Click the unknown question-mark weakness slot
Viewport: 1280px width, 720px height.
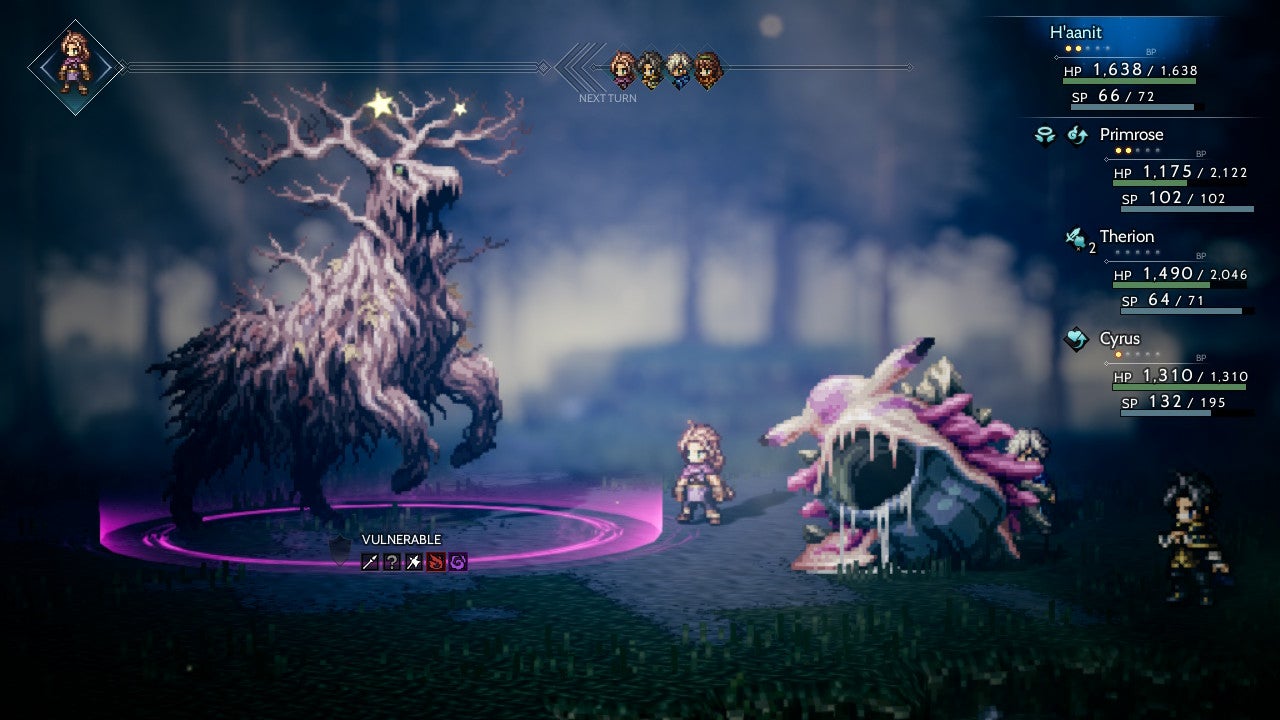[x=393, y=562]
